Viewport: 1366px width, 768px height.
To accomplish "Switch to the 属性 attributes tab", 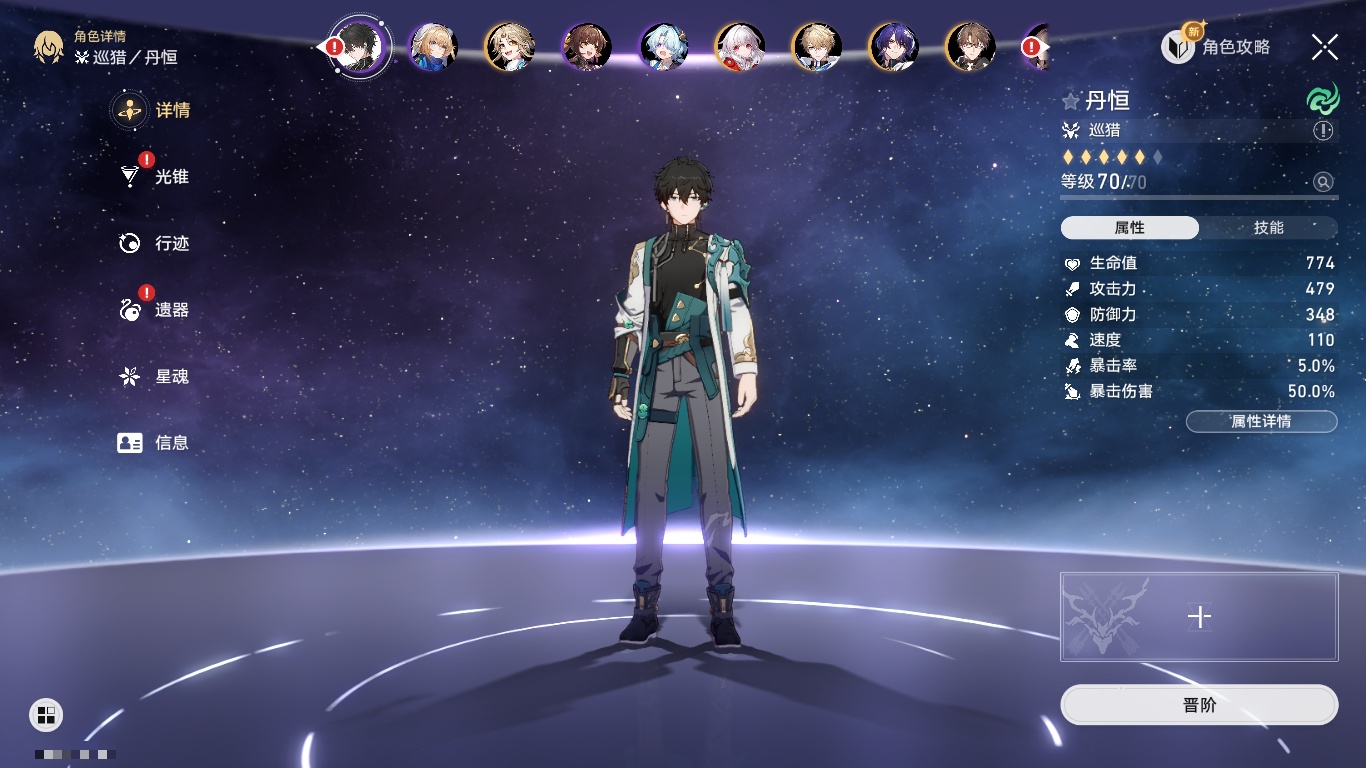I will [1129, 228].
